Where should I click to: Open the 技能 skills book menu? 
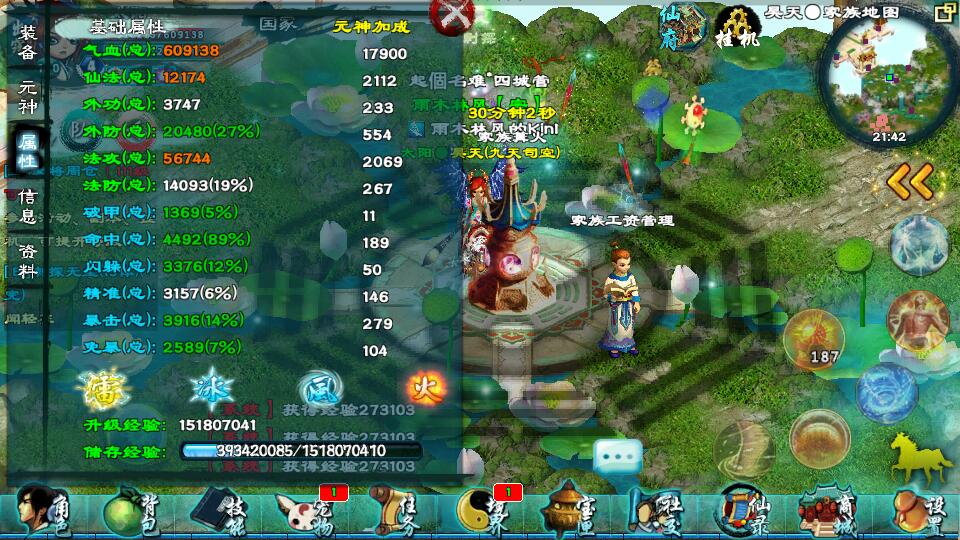(x=218, y=510)
